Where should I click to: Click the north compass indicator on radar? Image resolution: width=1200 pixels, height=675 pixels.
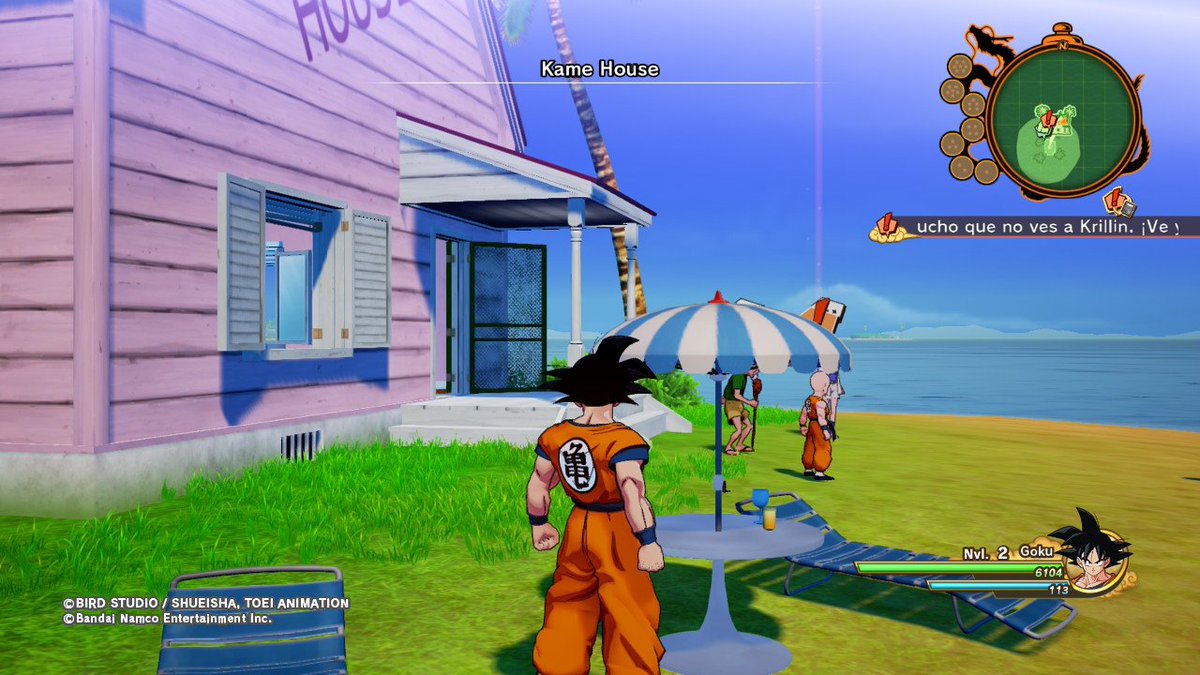coord(1062,43)
